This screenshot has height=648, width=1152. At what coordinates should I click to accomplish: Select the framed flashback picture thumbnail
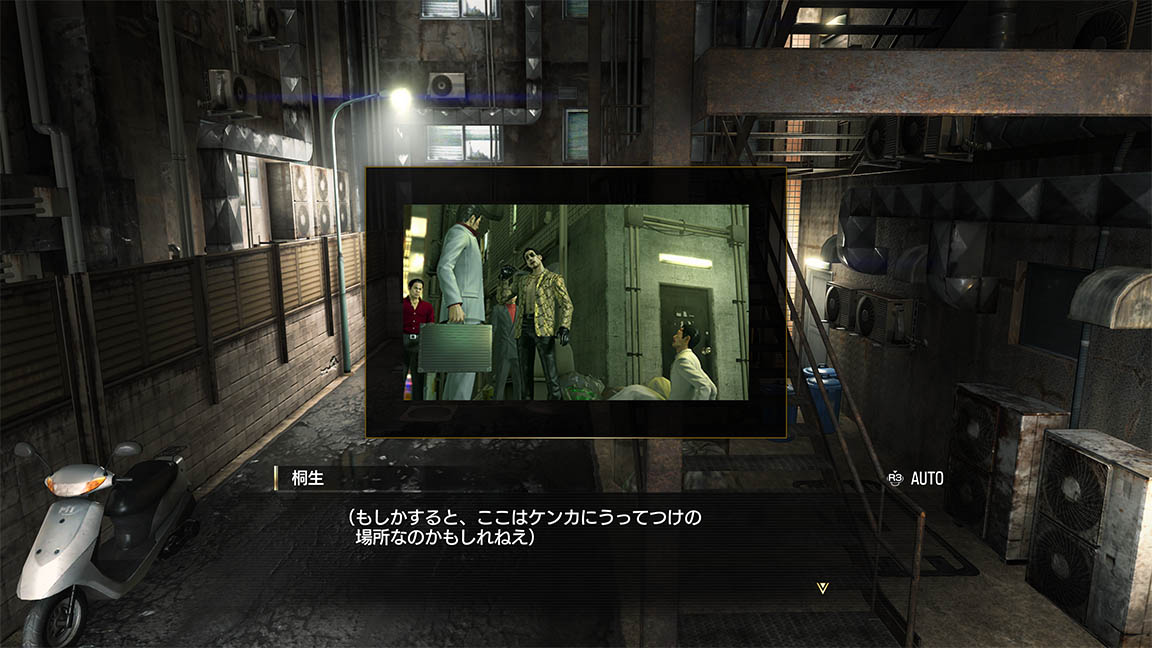point(575,302)
